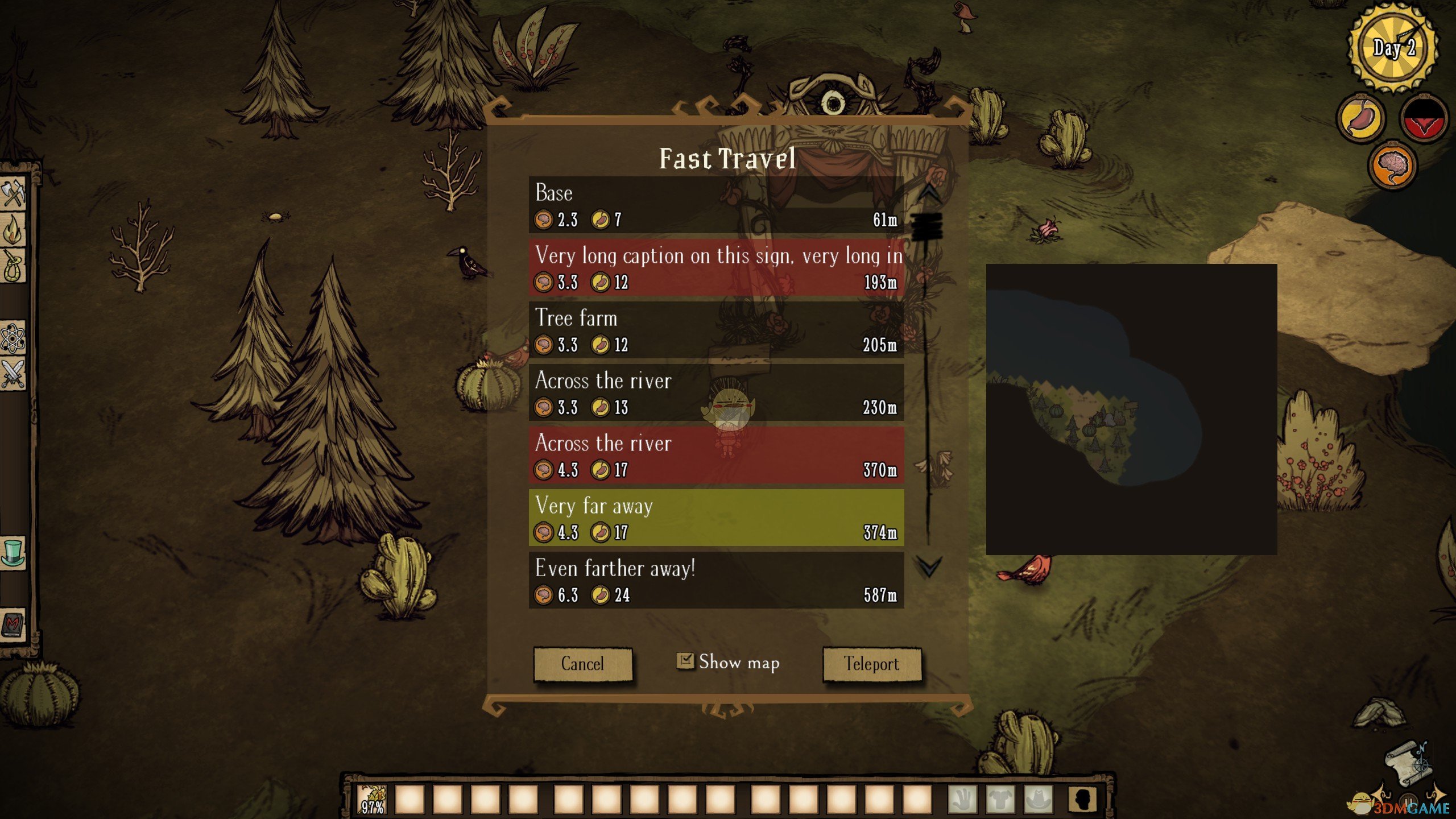Cancel the Fast Travel dialog
Image resolution: width=1456 pixels, height=819 pixels.
(582, 664)
